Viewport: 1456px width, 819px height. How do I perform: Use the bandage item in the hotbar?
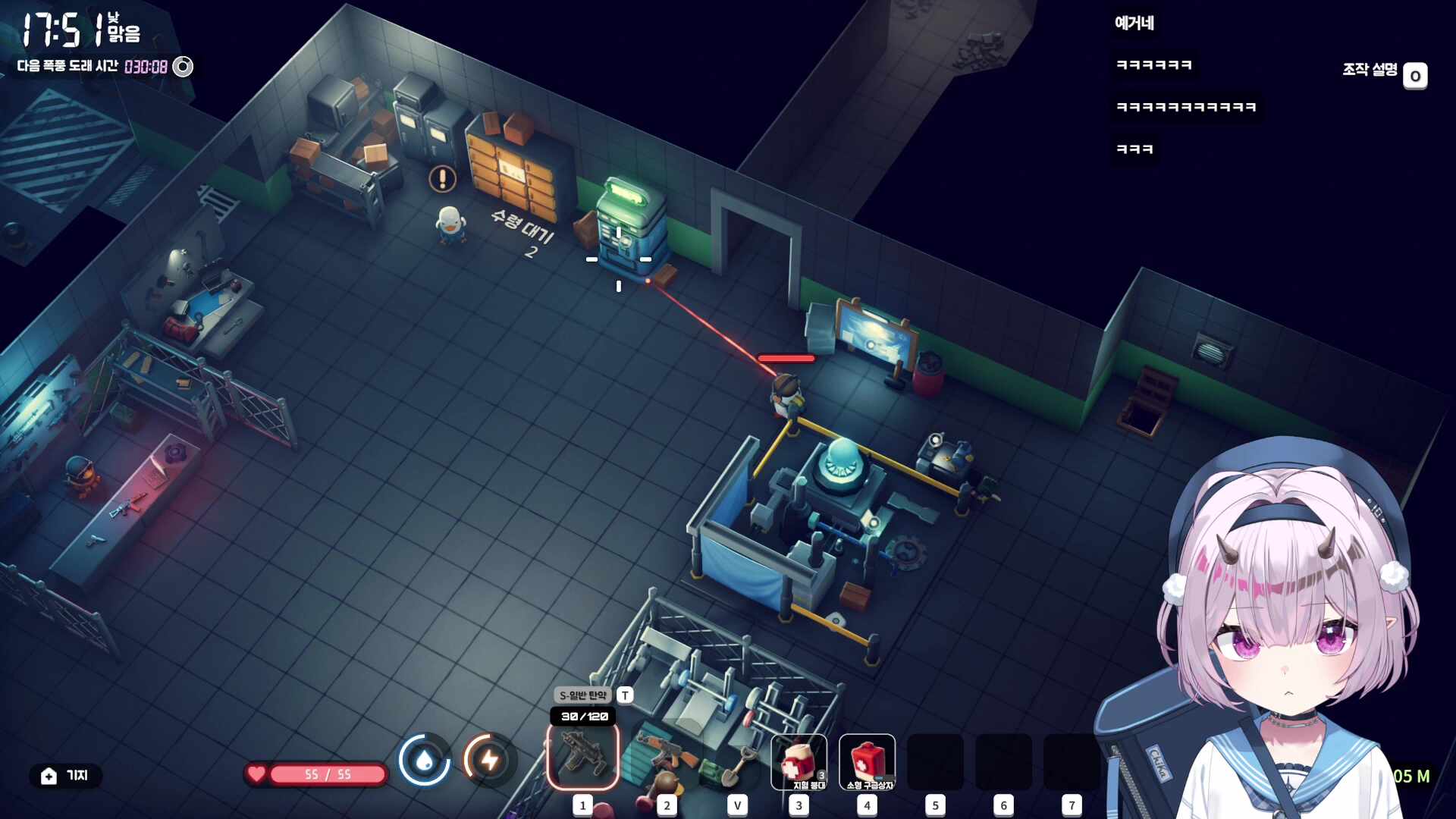[799, 762]
